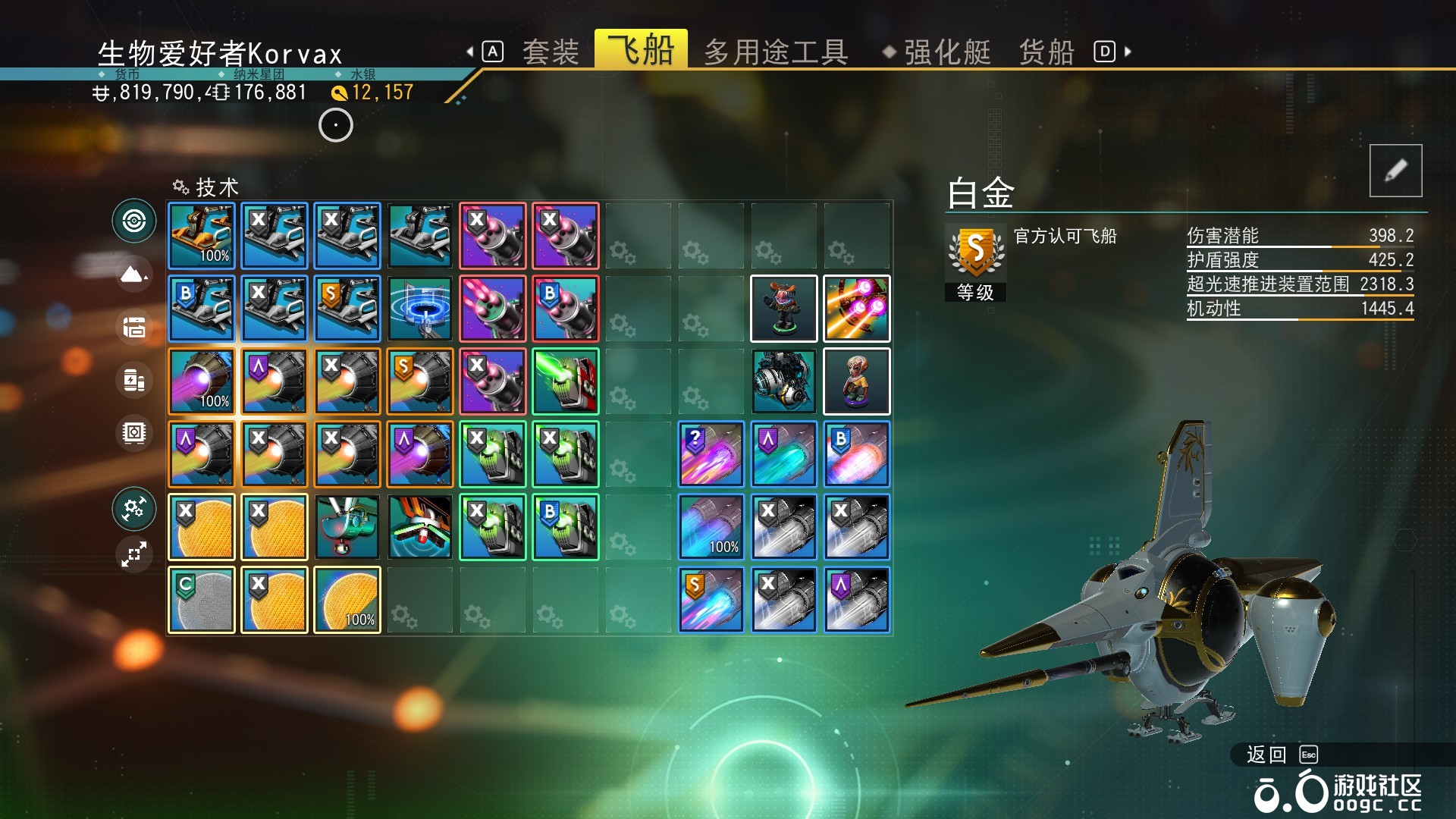Select the alien companion thumbnail near the grid
Image resolution: width=1456 pixels, height=819 pixels.
pyautogui.click(x=856, y=381)
